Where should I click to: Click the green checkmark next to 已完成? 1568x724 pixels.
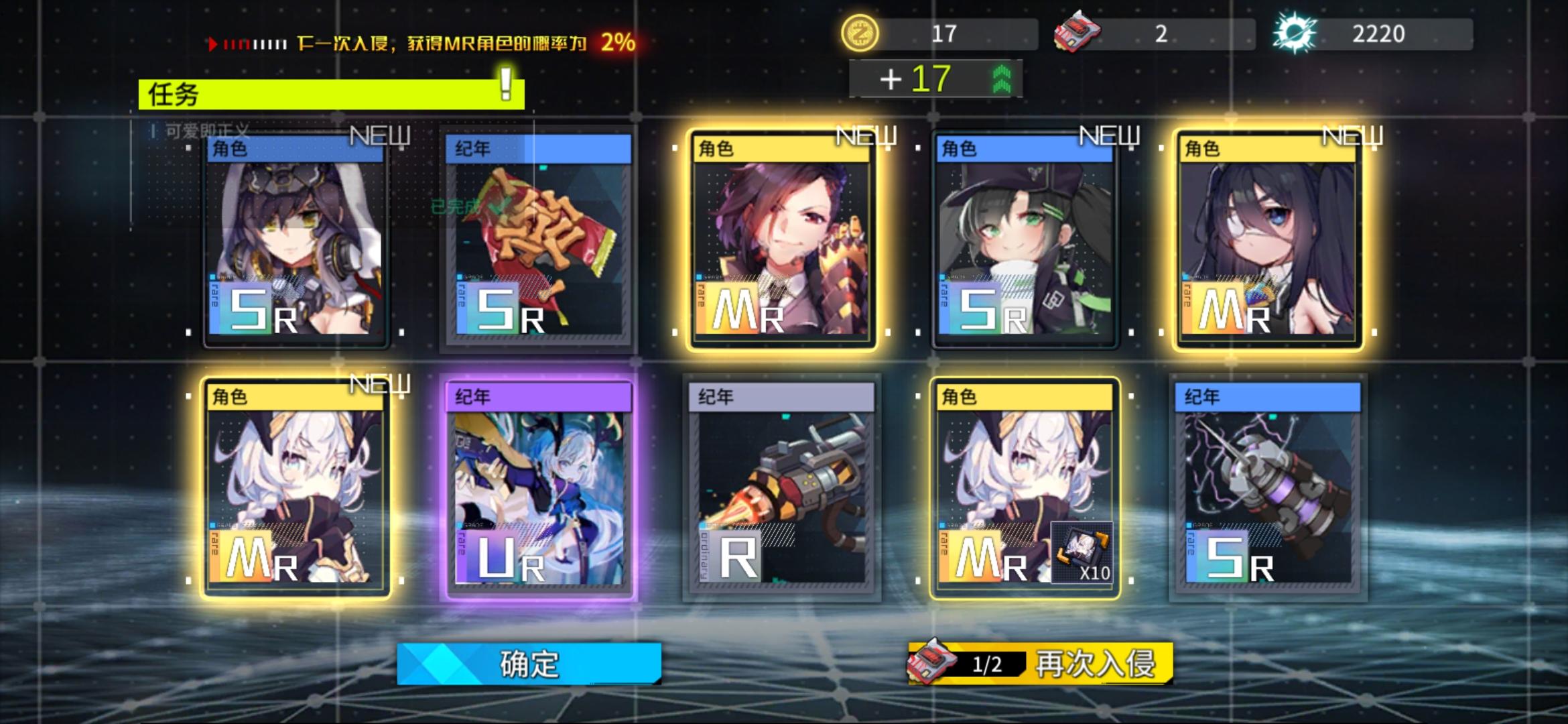click(493, 208)
